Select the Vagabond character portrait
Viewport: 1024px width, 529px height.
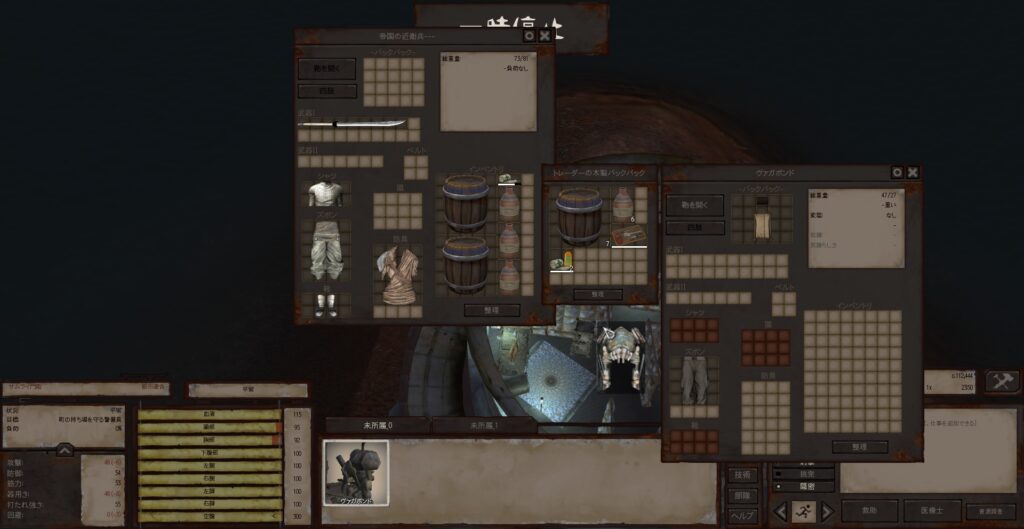[x=356, y=473]
